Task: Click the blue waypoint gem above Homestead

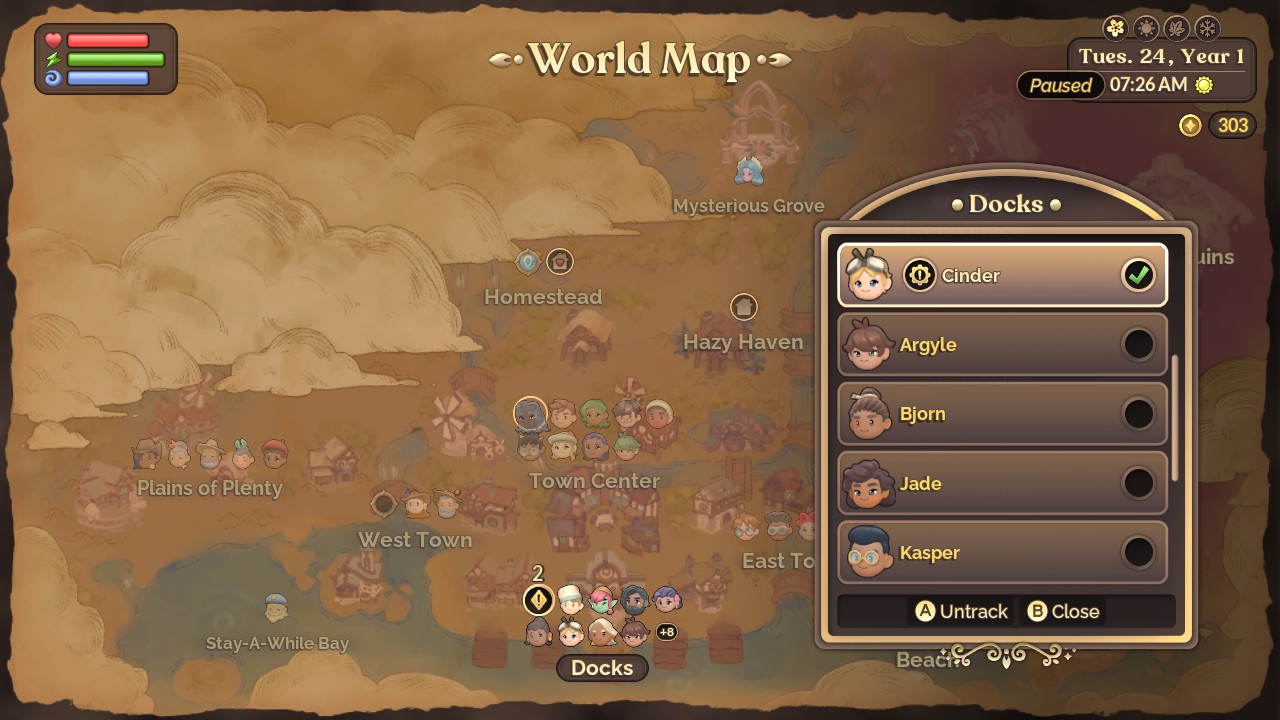Action: (527, 260)
